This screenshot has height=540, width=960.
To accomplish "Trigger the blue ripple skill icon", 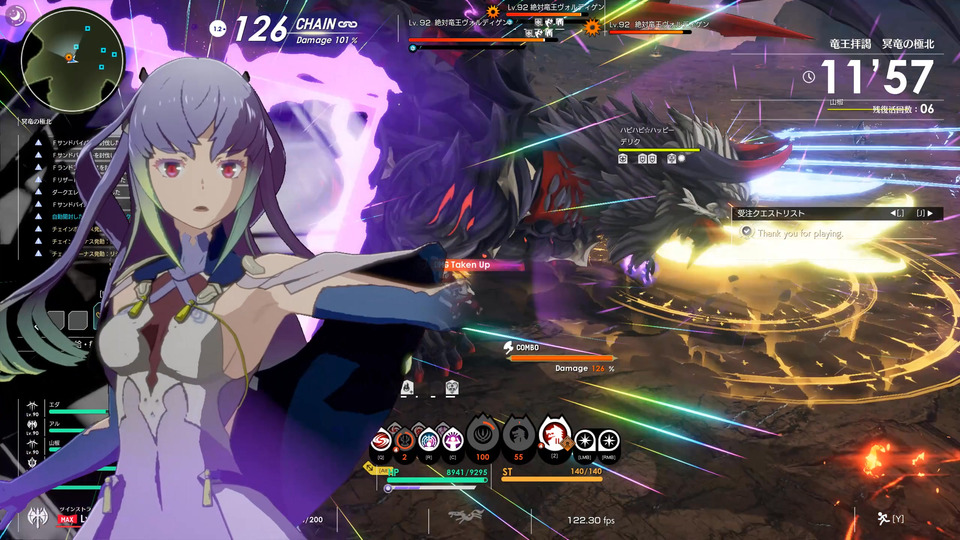I will point(430,440).
